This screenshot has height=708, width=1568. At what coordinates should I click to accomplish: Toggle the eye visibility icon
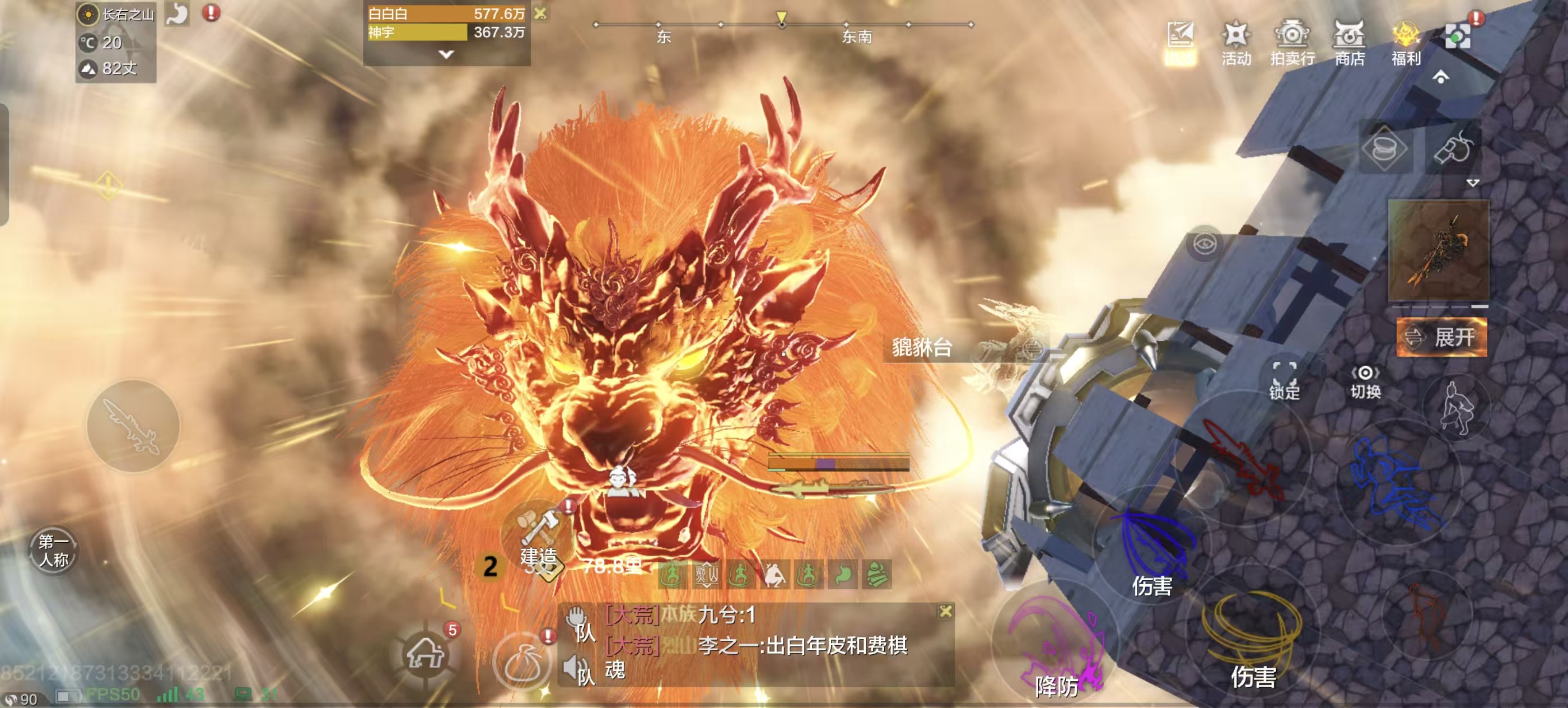pyautogui.click(x=1205, y=245)
